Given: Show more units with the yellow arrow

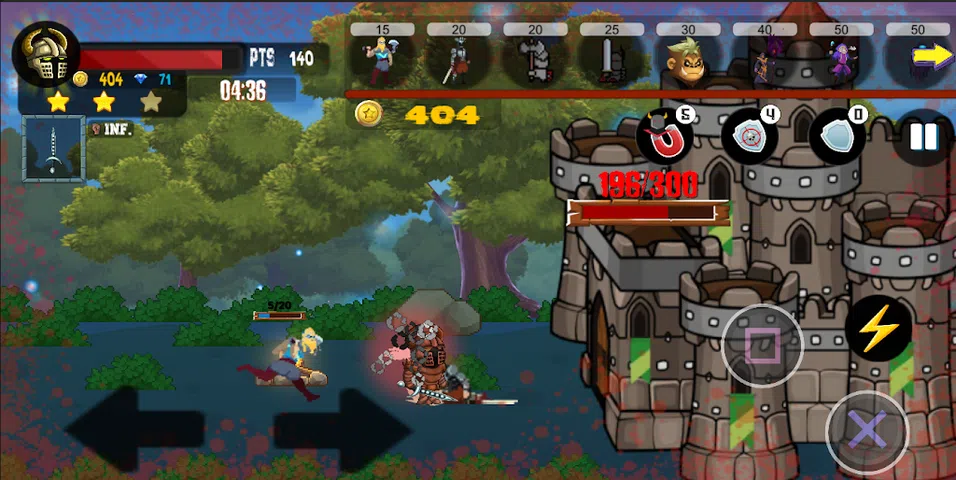Looking at the screenshot, I should [930, 56].
